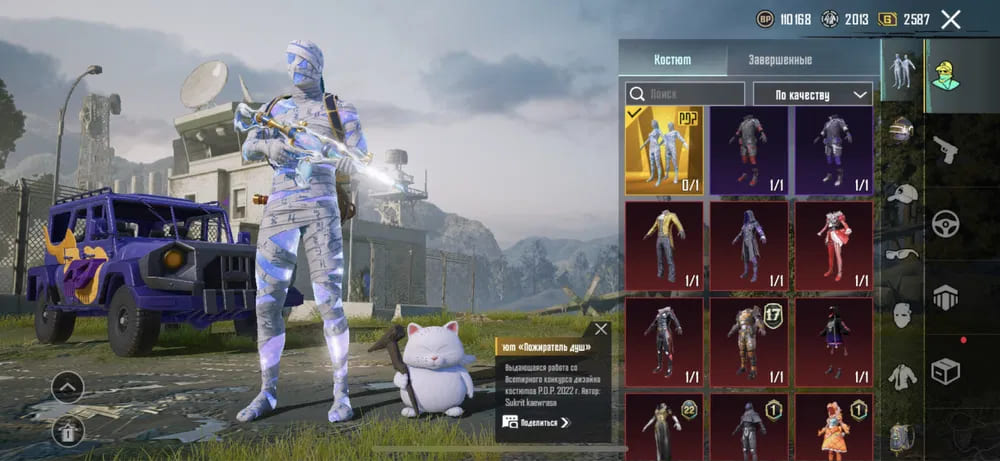Close the costume description popup
The width and height of the screenshot is (1000, 461).
point(600,328)
